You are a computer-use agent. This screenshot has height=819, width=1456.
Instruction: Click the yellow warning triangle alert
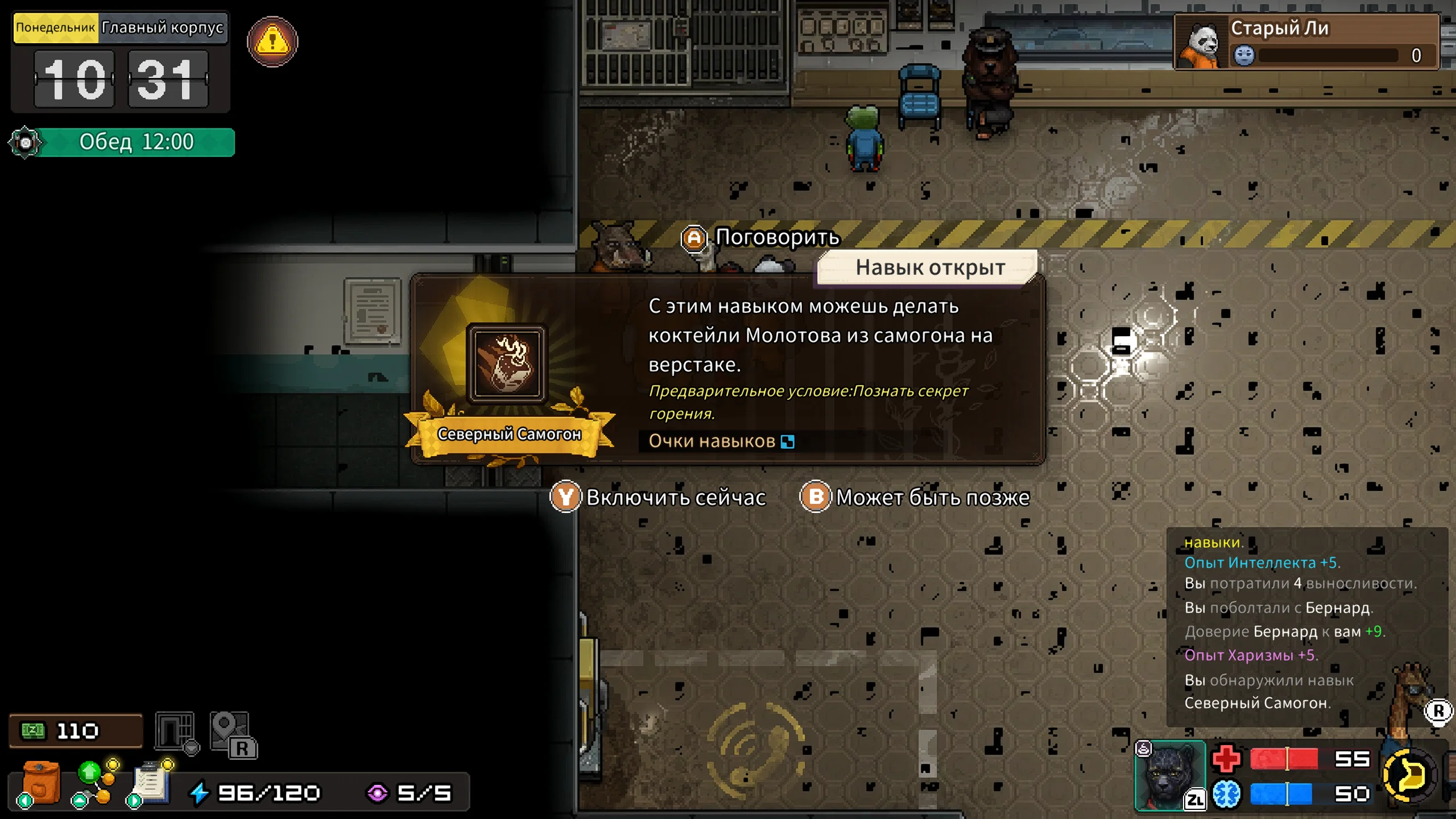tap(272, 42)
